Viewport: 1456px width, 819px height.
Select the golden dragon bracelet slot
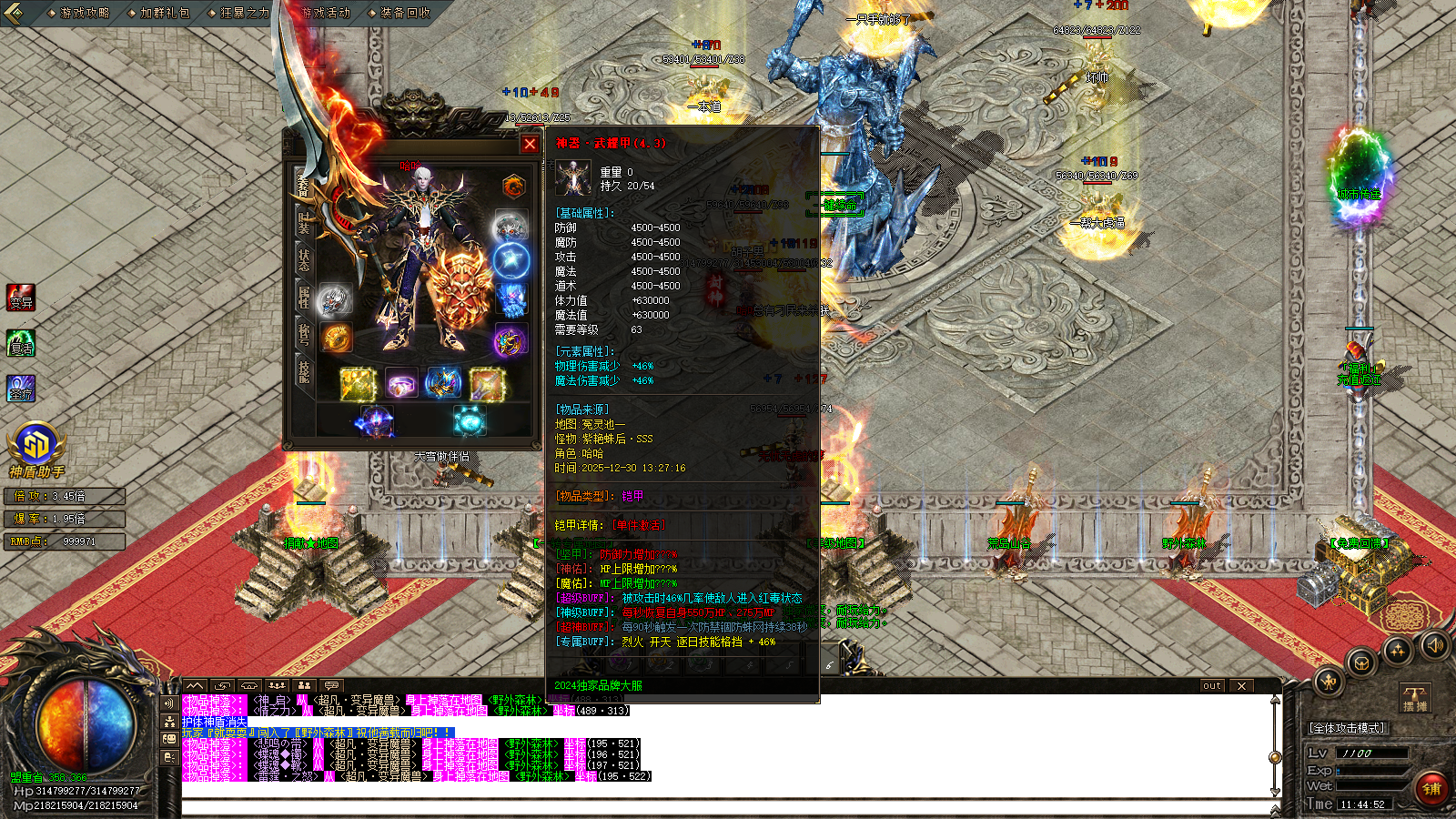click(337, 338)
